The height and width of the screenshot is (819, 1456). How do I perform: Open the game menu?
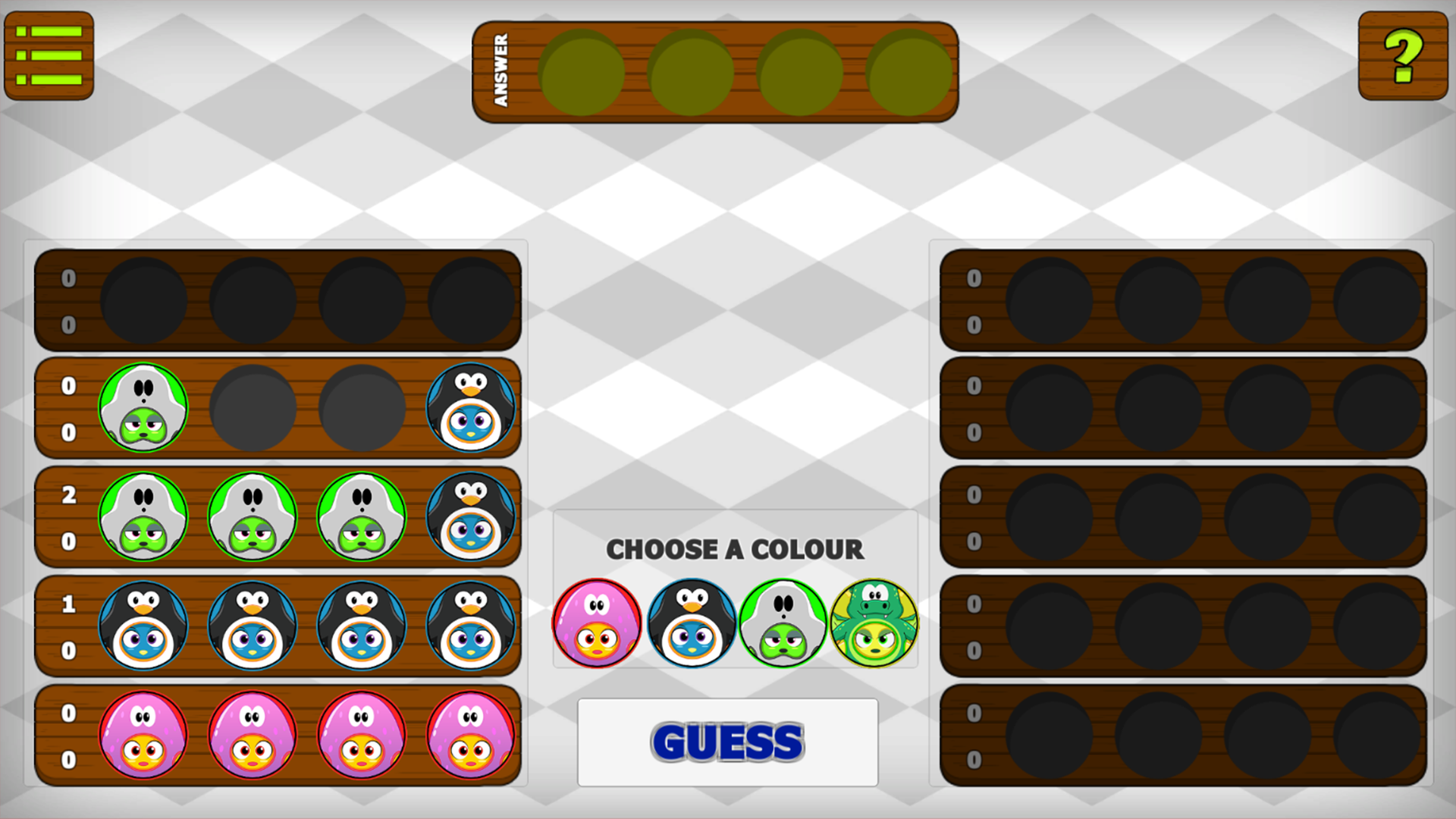[49, 56]
